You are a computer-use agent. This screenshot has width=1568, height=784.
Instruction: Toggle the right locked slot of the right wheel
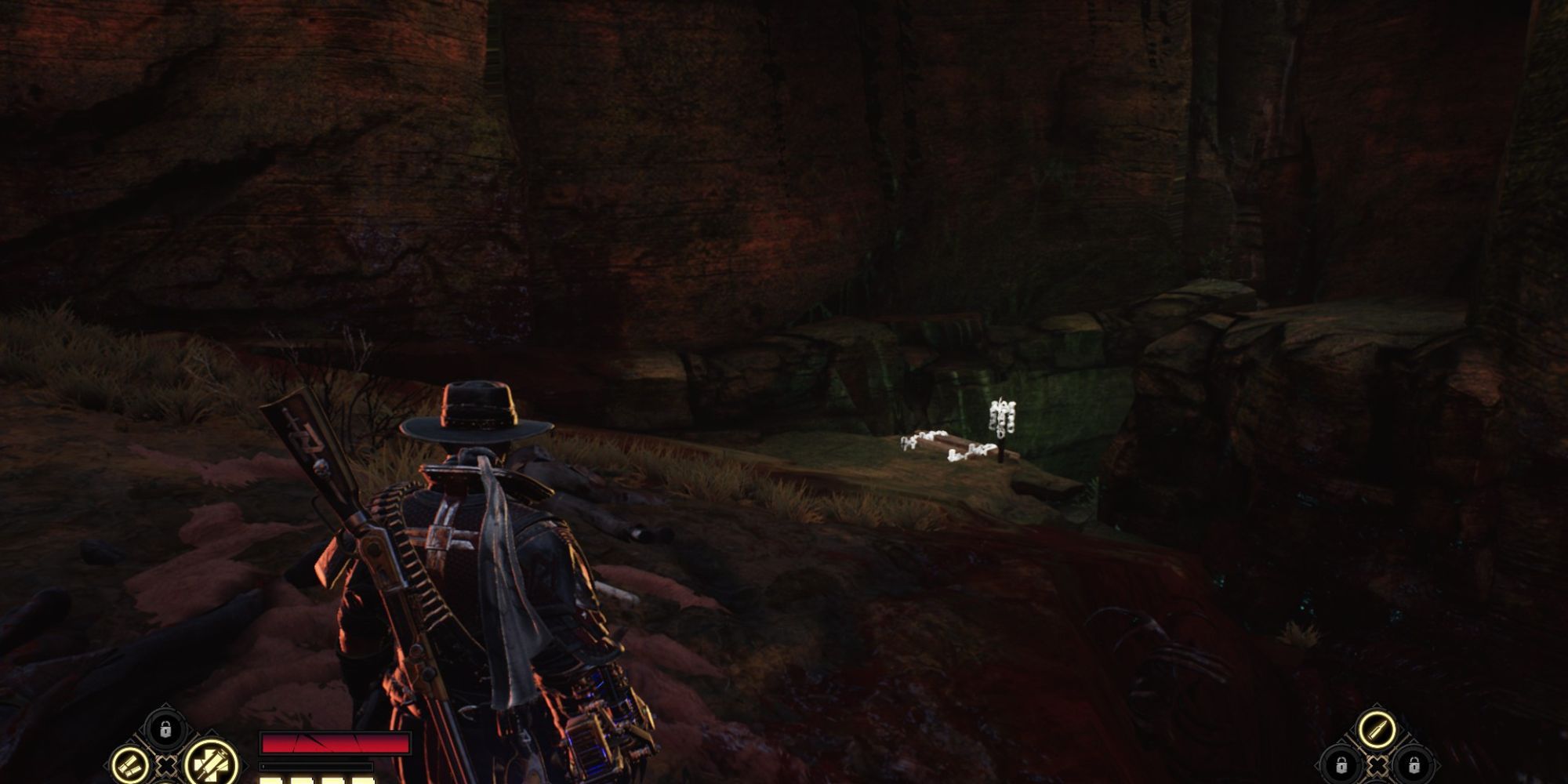(1414, 766)
